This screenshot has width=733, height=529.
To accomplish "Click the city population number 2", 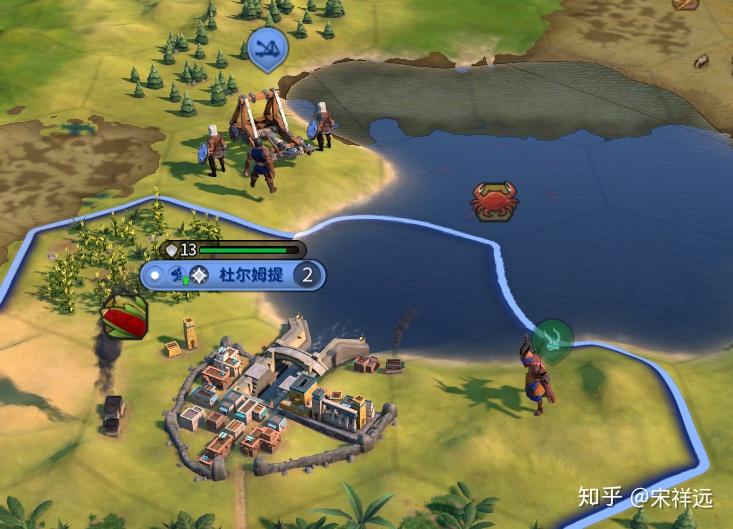I will point(308,275).
